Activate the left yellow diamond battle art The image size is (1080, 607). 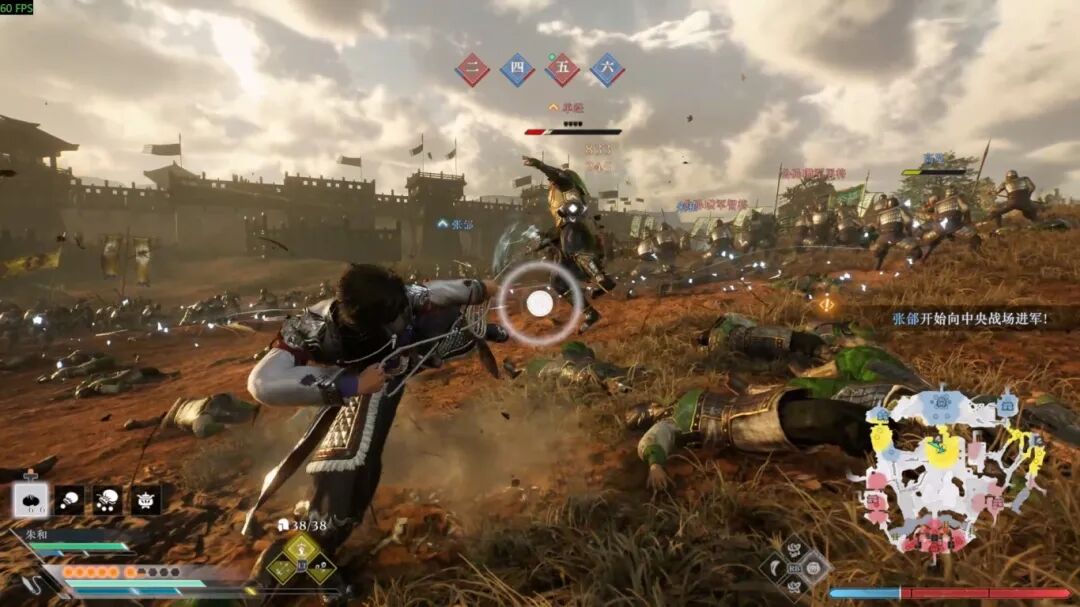(281, 570)
